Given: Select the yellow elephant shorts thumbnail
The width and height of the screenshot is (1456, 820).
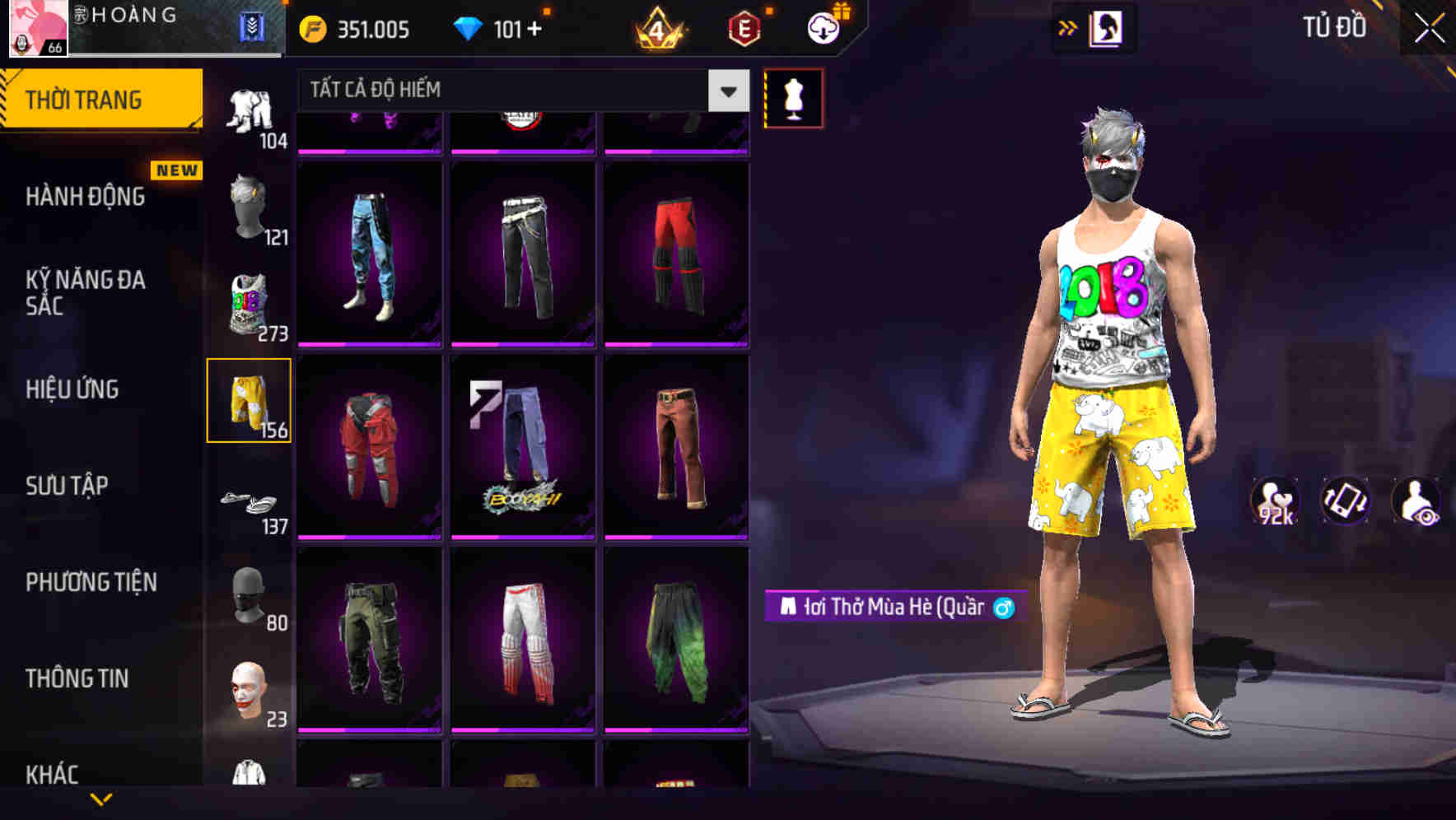Looking at the screenshot, I should coord(250,399).
